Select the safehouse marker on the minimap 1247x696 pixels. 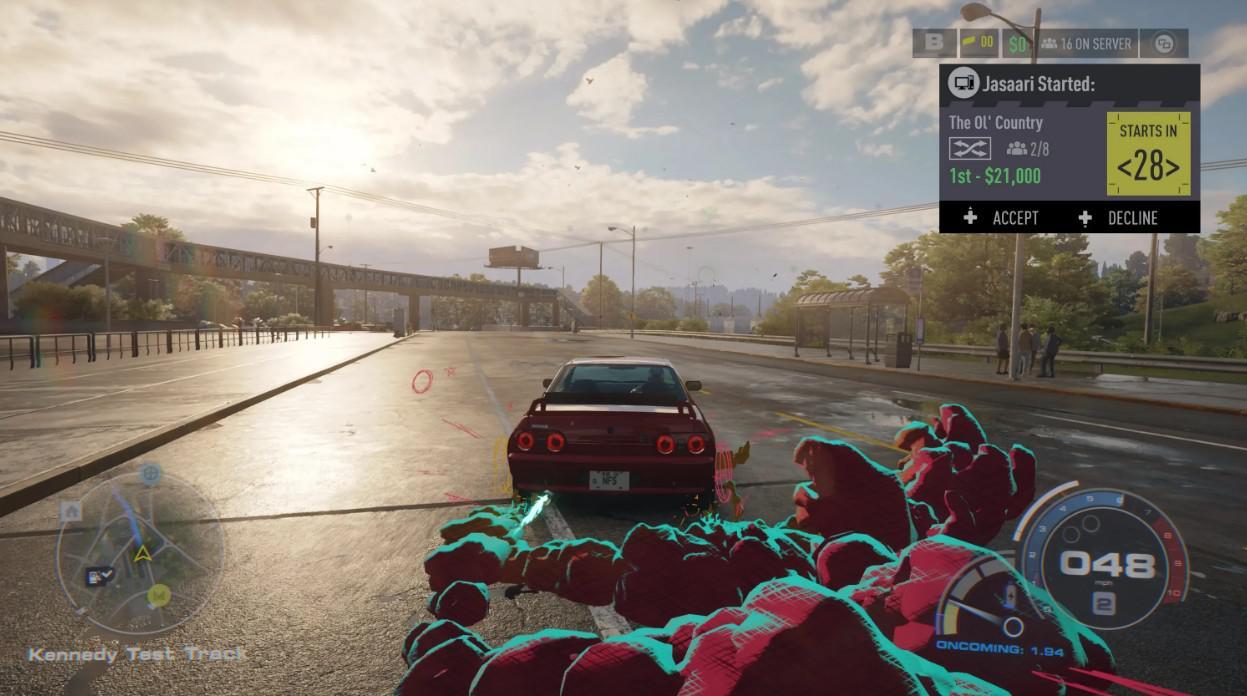click(70, 511)
